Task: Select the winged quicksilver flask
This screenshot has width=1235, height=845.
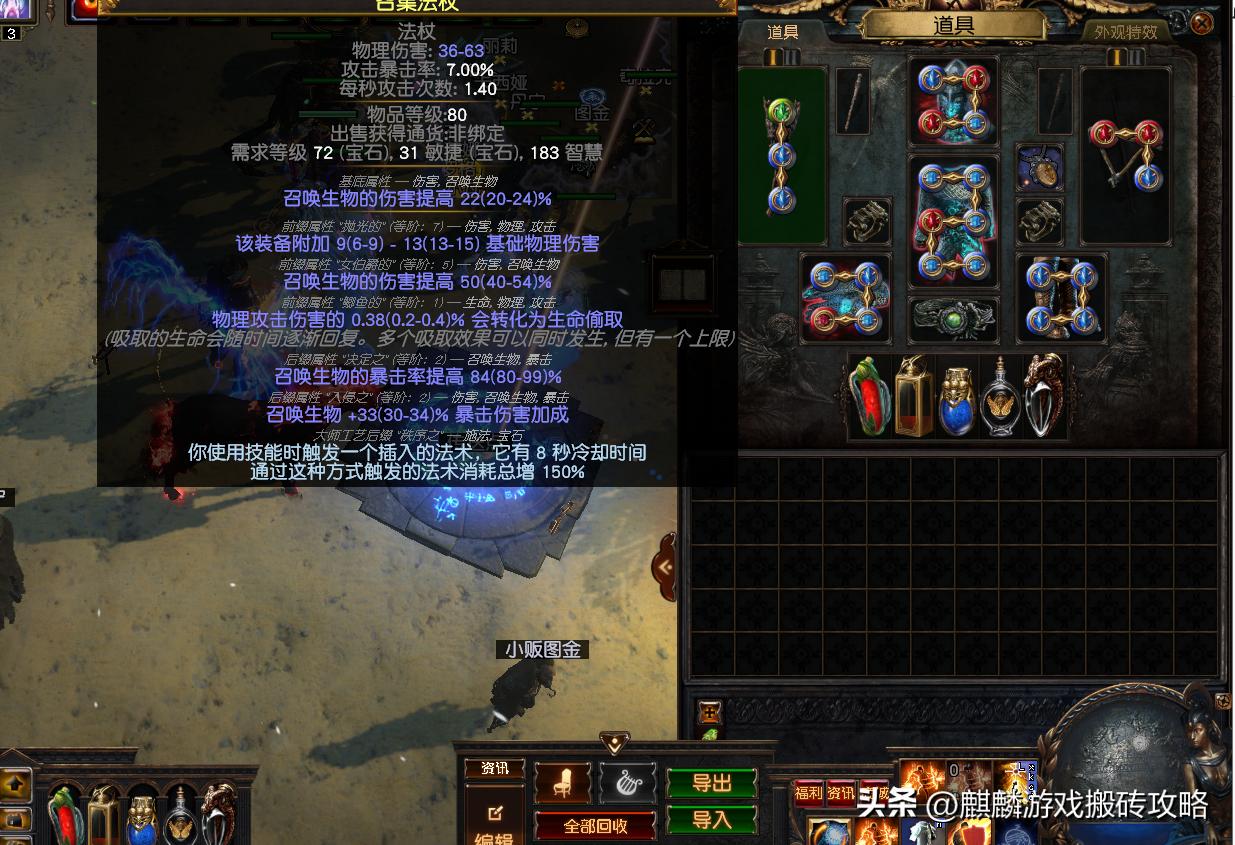Action: [x=998, y=398]
